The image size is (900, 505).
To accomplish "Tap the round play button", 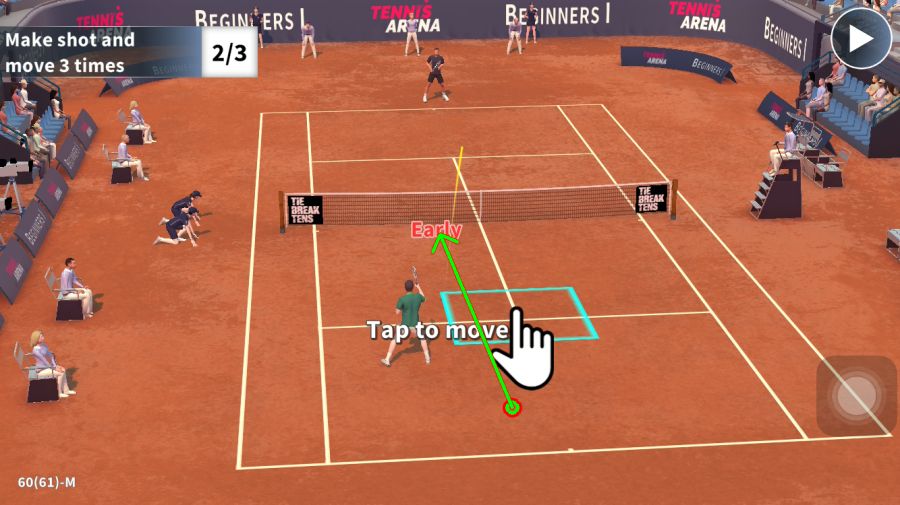I will click(862, 40).
